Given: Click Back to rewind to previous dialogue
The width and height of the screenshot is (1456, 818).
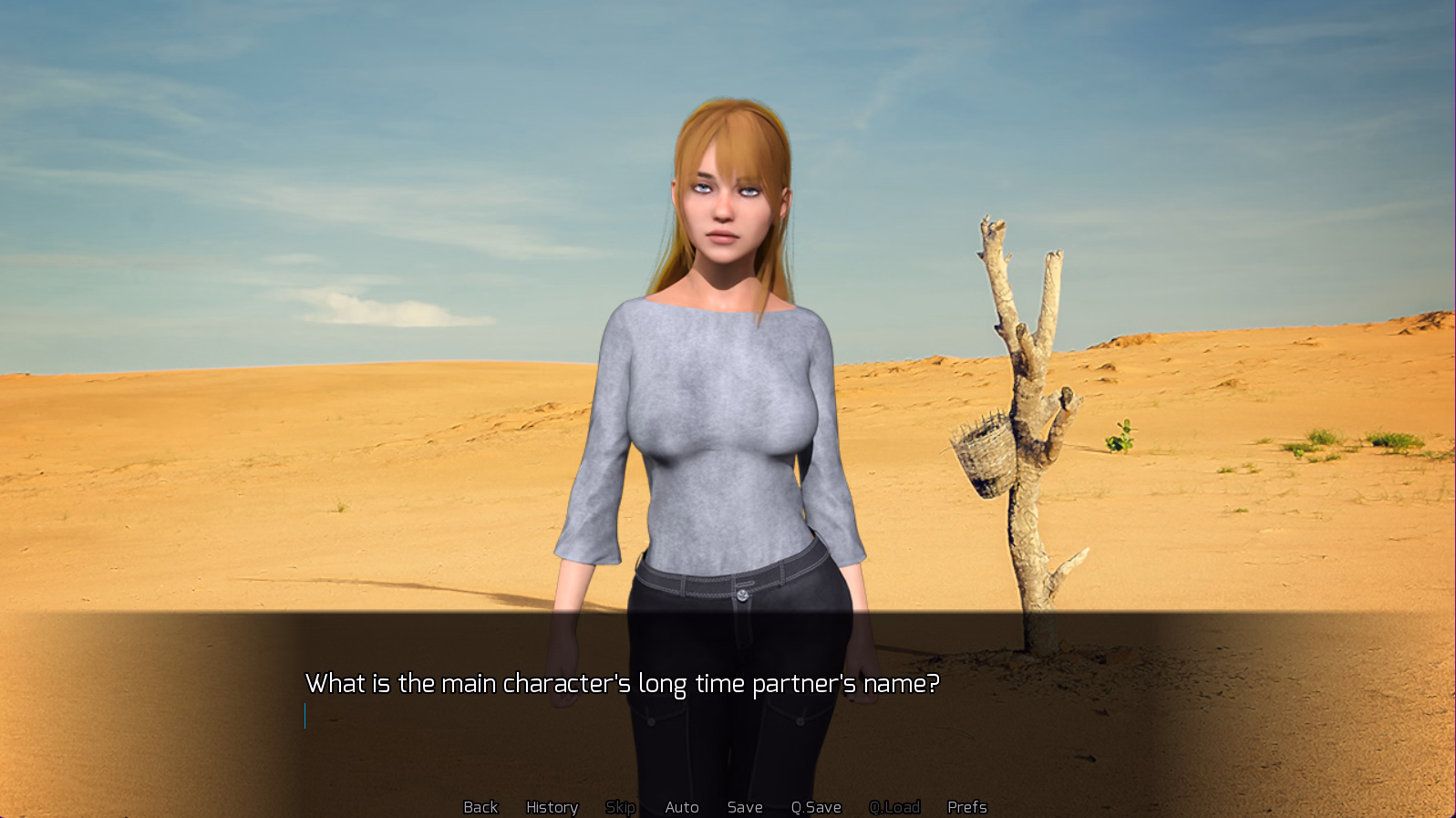Looking at the screenshot, I should [x=480, y=806].
